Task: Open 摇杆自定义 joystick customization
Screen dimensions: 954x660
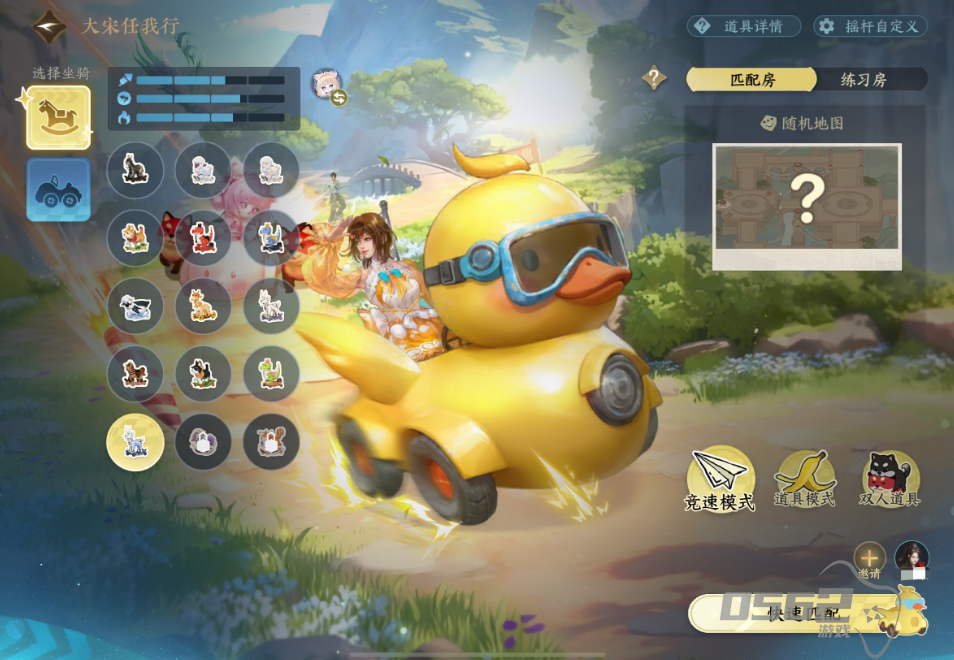Action: pyautogui.click(x=870, y=26)
